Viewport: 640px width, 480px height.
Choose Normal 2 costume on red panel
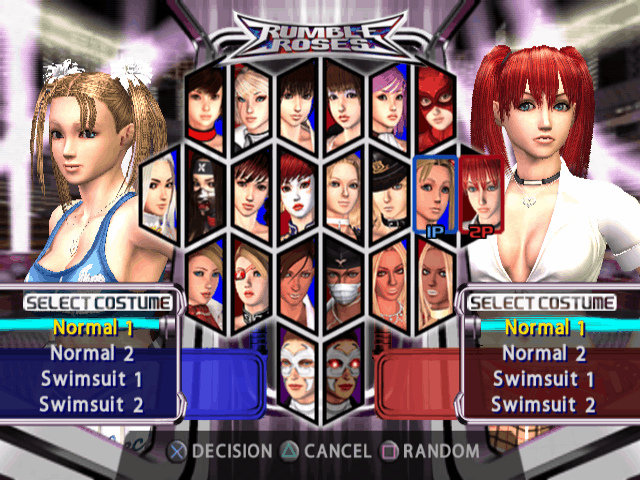point(545,352)
